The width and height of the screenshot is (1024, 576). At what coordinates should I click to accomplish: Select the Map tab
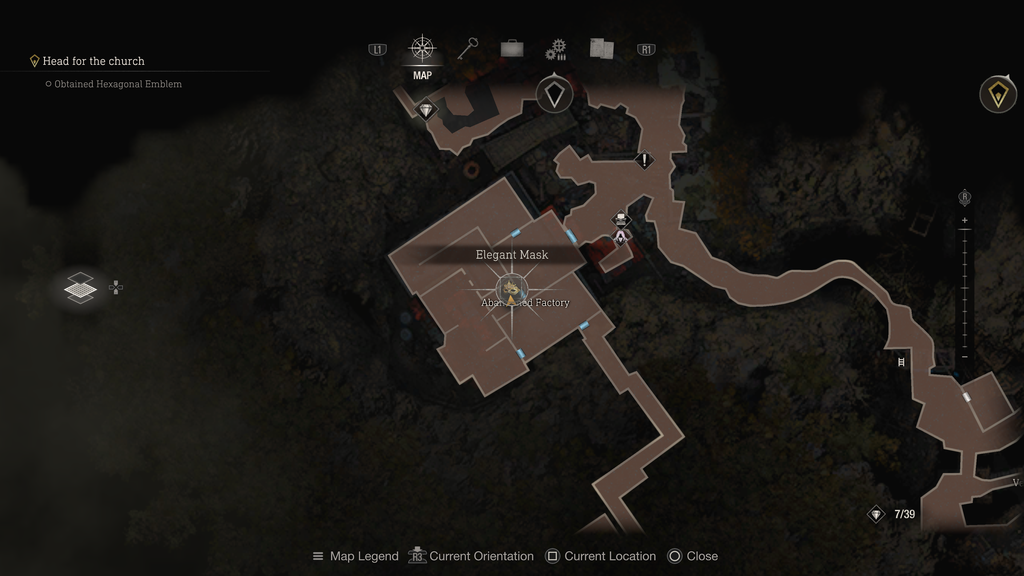[x=422, y=50]
